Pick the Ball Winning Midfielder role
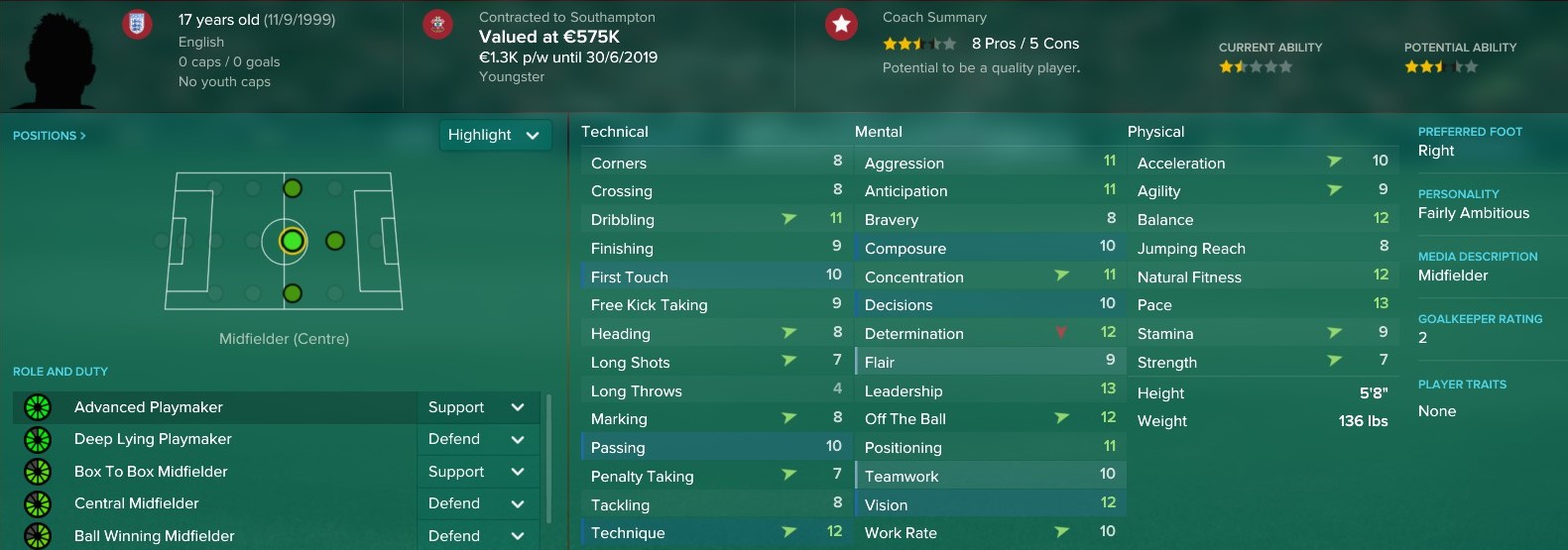This screenshot has height=550, width=1568. 155,536
